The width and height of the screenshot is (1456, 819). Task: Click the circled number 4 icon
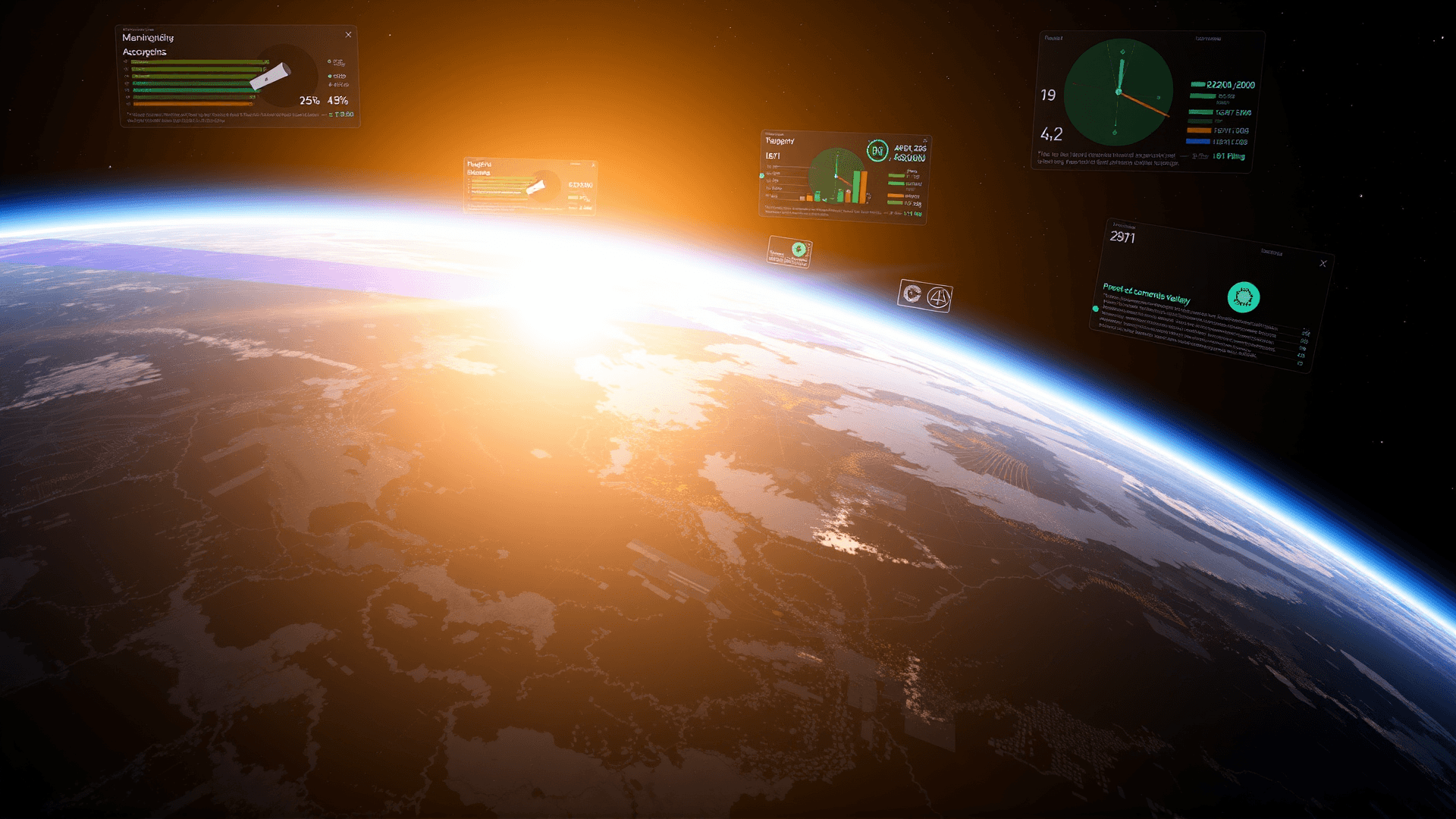coord(938,298)
